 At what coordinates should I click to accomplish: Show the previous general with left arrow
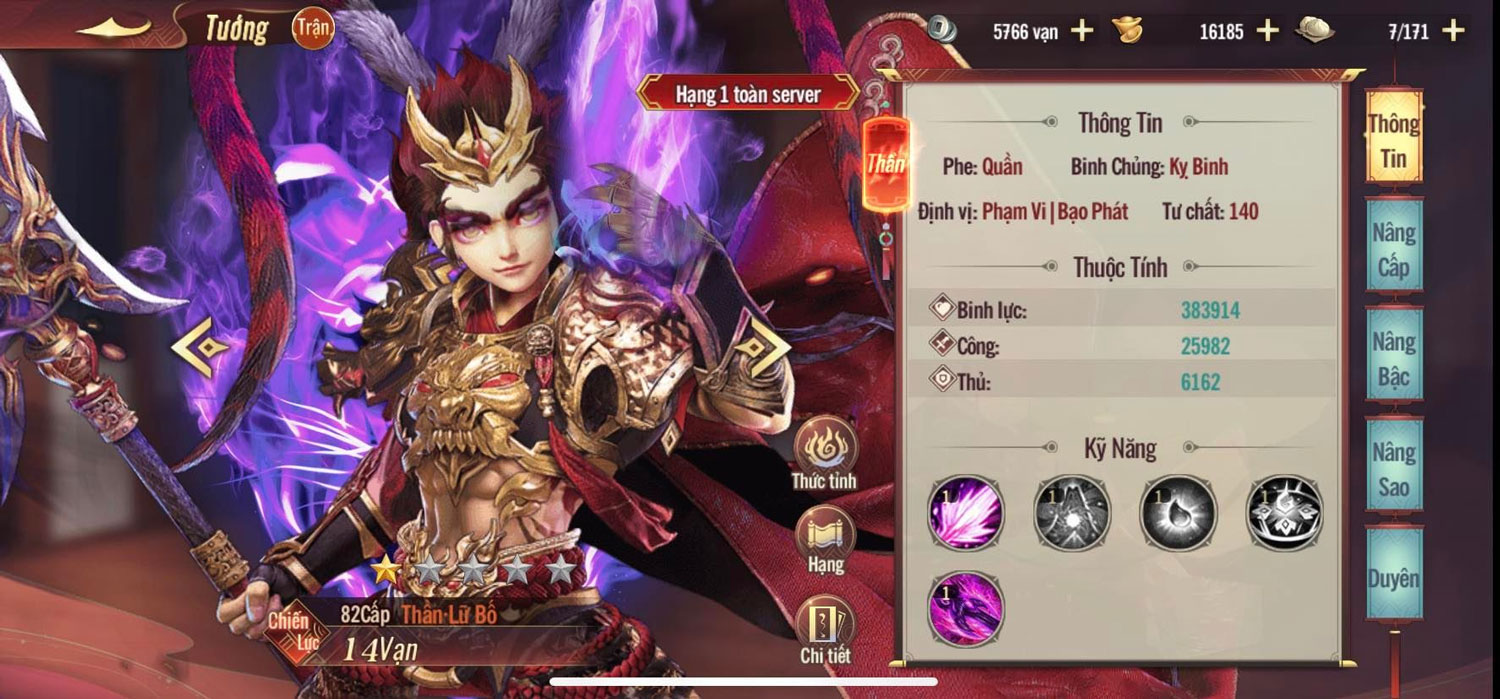pos(197,347)
